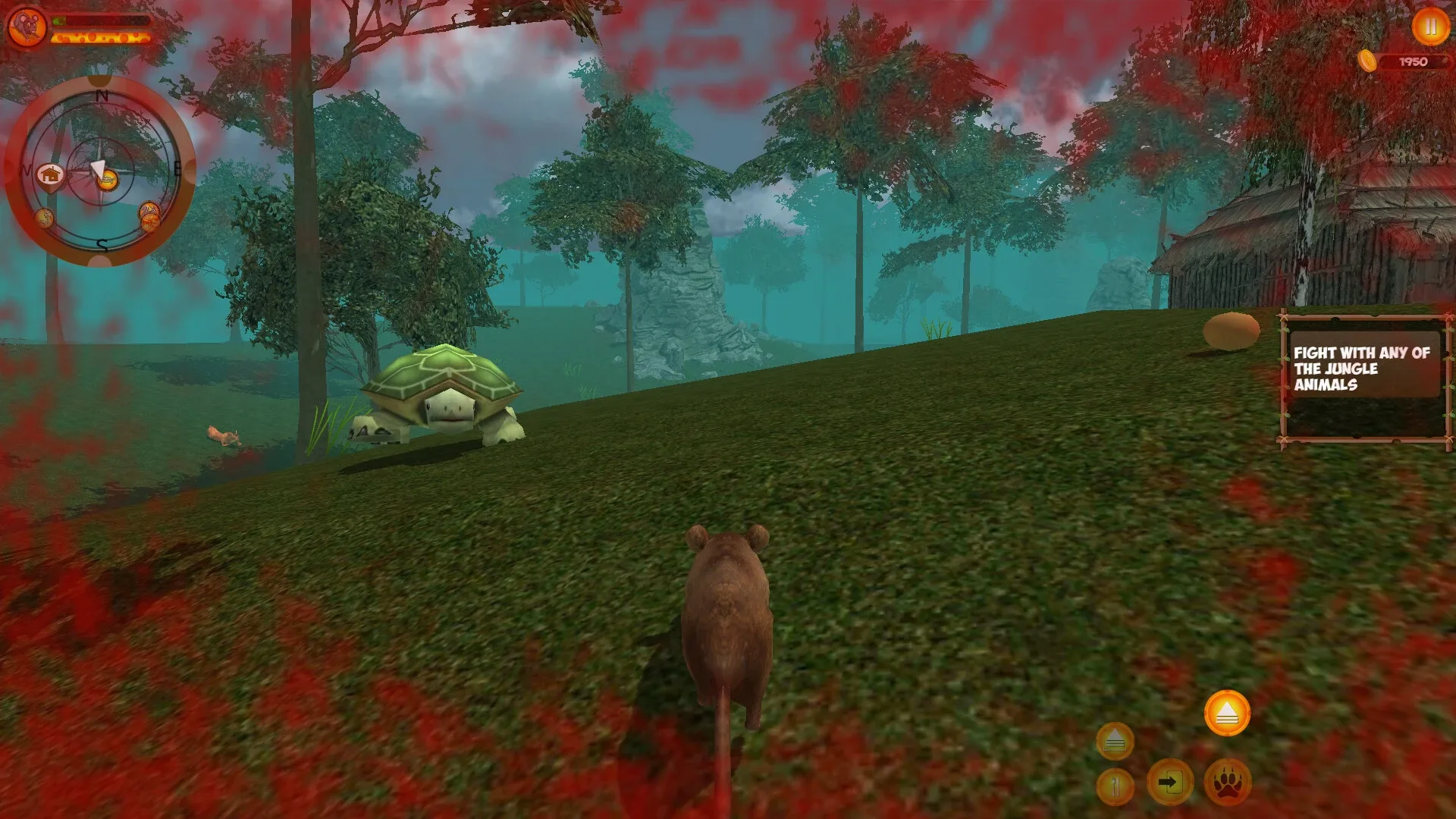Select the home marker on the compass

(50, 174)
